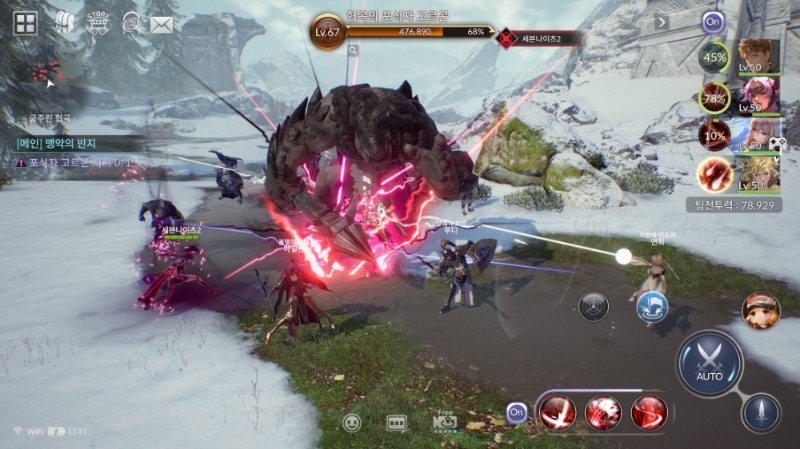The height and width of the screenshot is (449, 800).
Task: Expand the party panel arrow
Action: coord(662,22)
